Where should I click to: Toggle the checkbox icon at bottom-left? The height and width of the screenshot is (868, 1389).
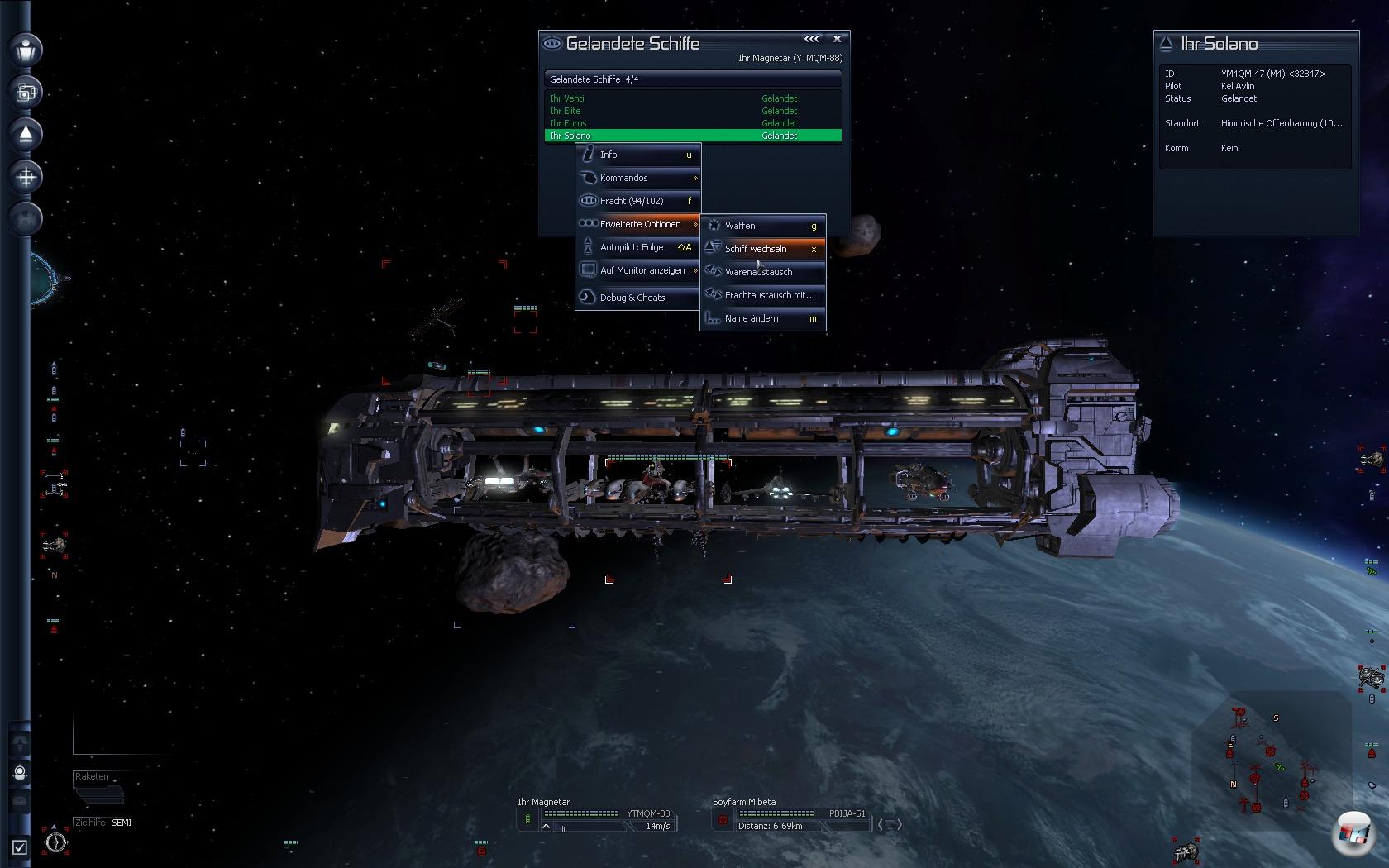[20, 847]
